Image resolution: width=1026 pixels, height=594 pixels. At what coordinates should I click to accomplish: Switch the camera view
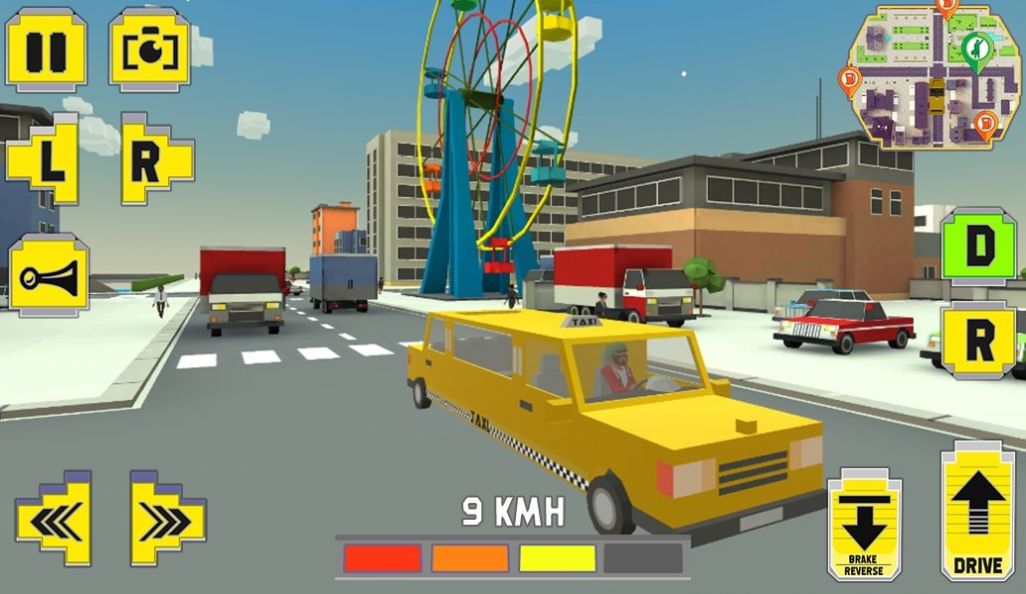[149, 50]
